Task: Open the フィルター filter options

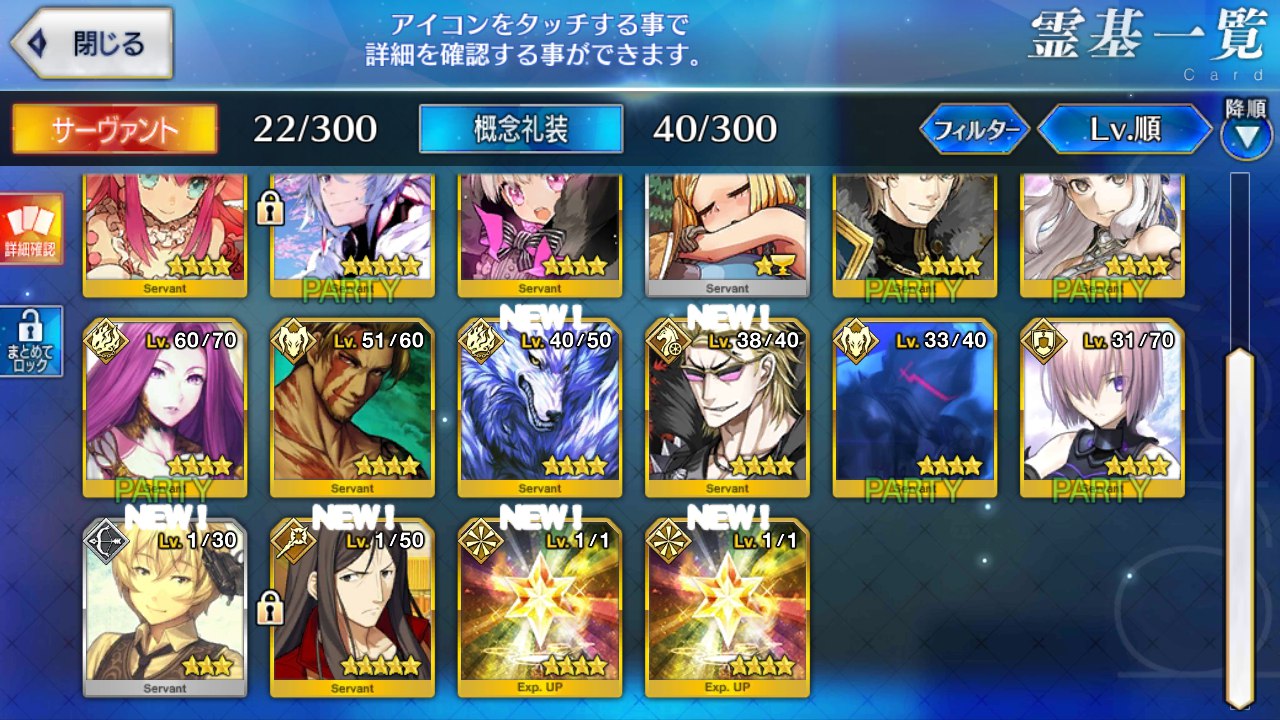Action: pyautogui.click(x=975, y=129)
